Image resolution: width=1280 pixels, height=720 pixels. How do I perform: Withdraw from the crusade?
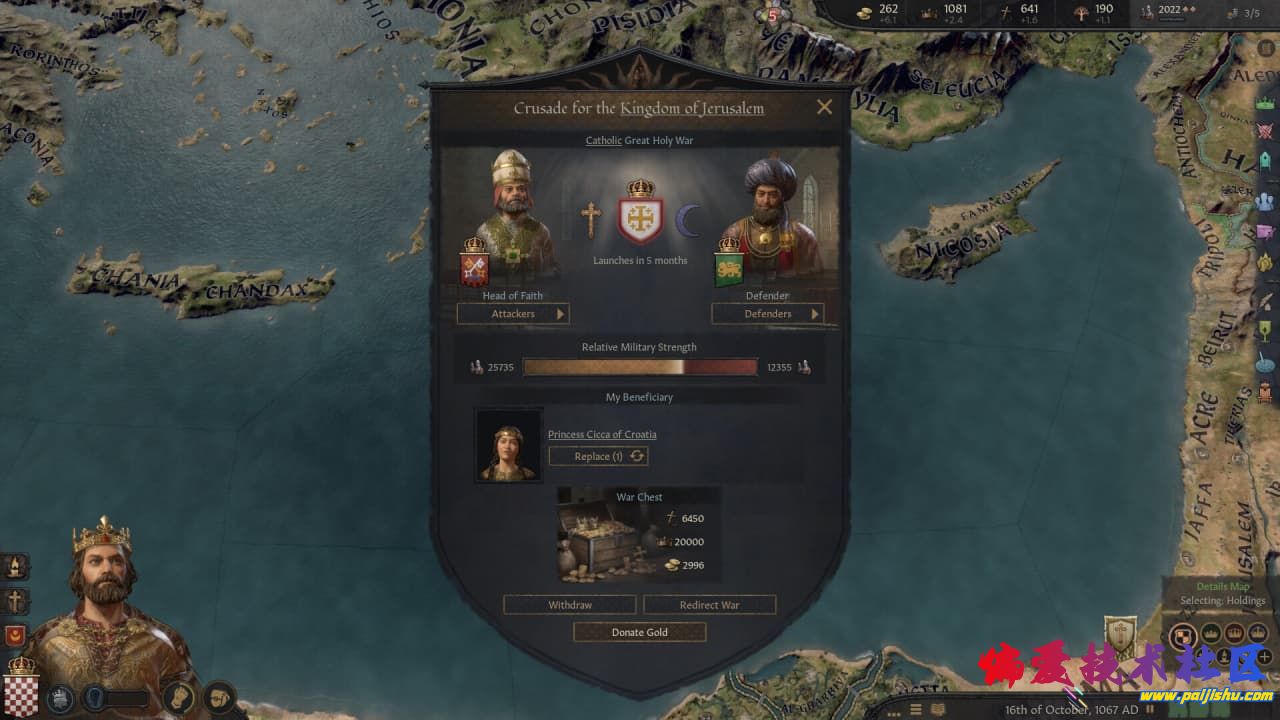click(x=569, y=605)
